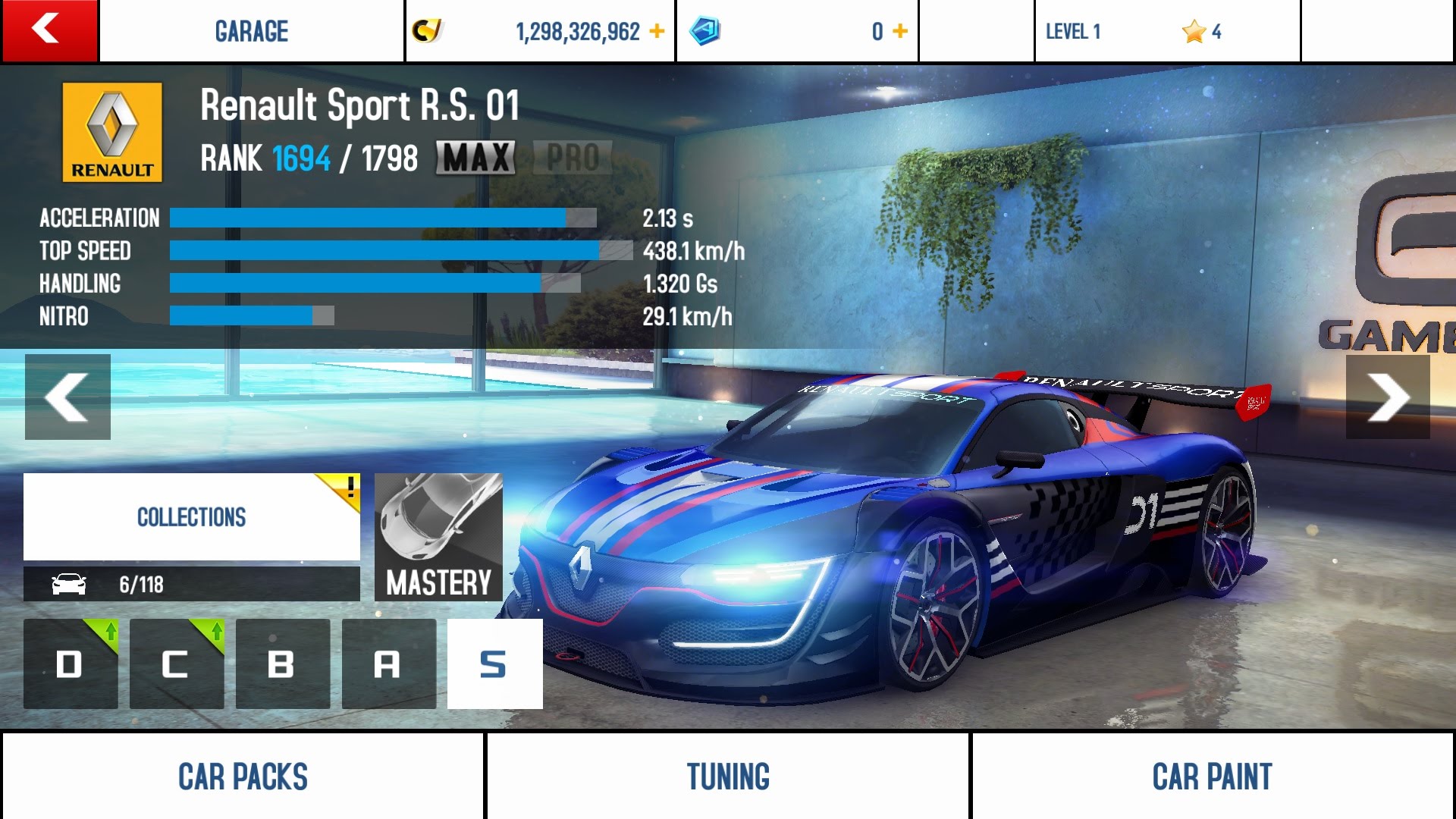The height and width of the screenshot is (819, 1456).
Task: Select the class S tab
Action: point(494,664)
